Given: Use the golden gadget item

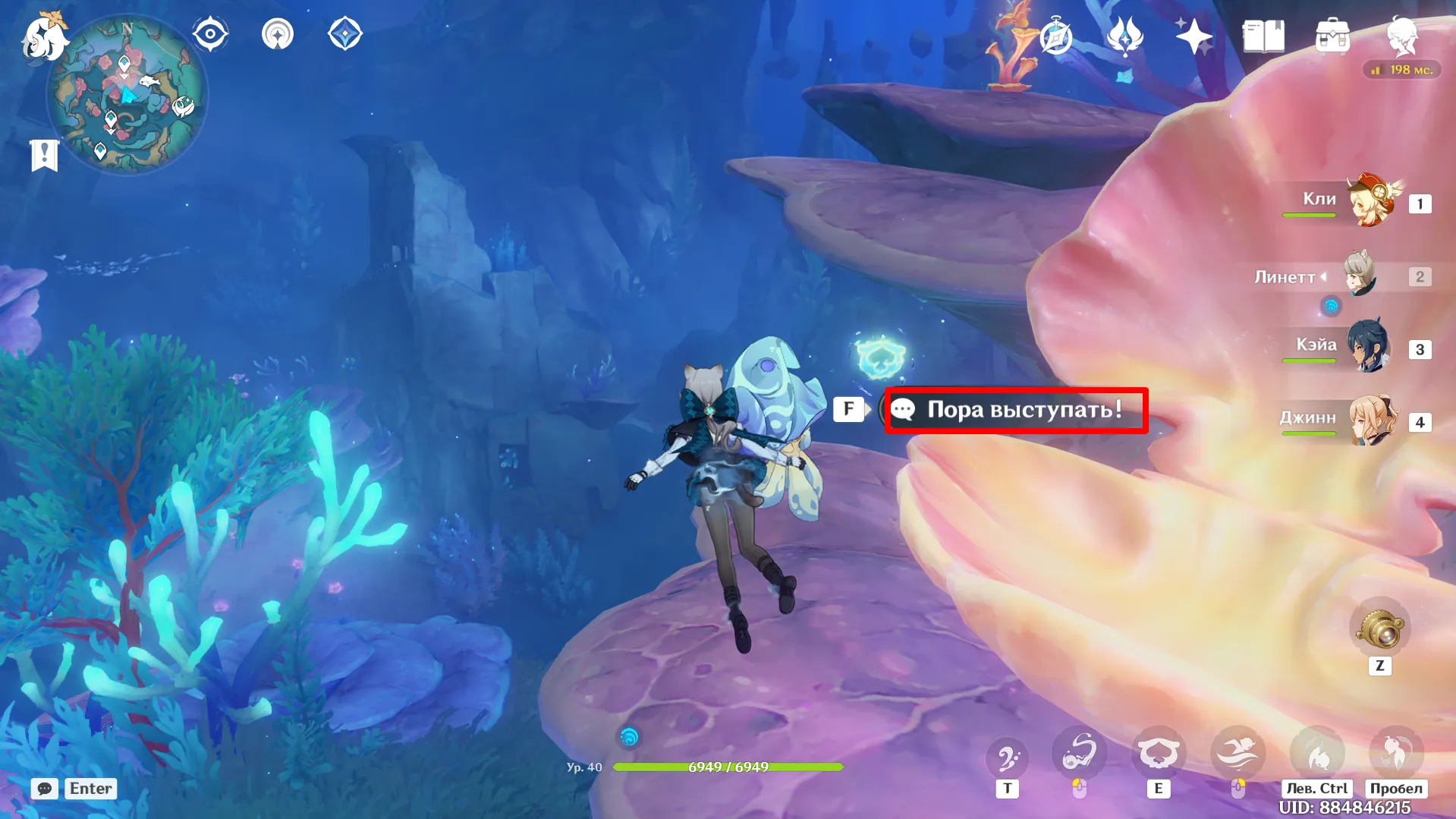Looking at the screenshot, I should click(x=1379, y=629).
